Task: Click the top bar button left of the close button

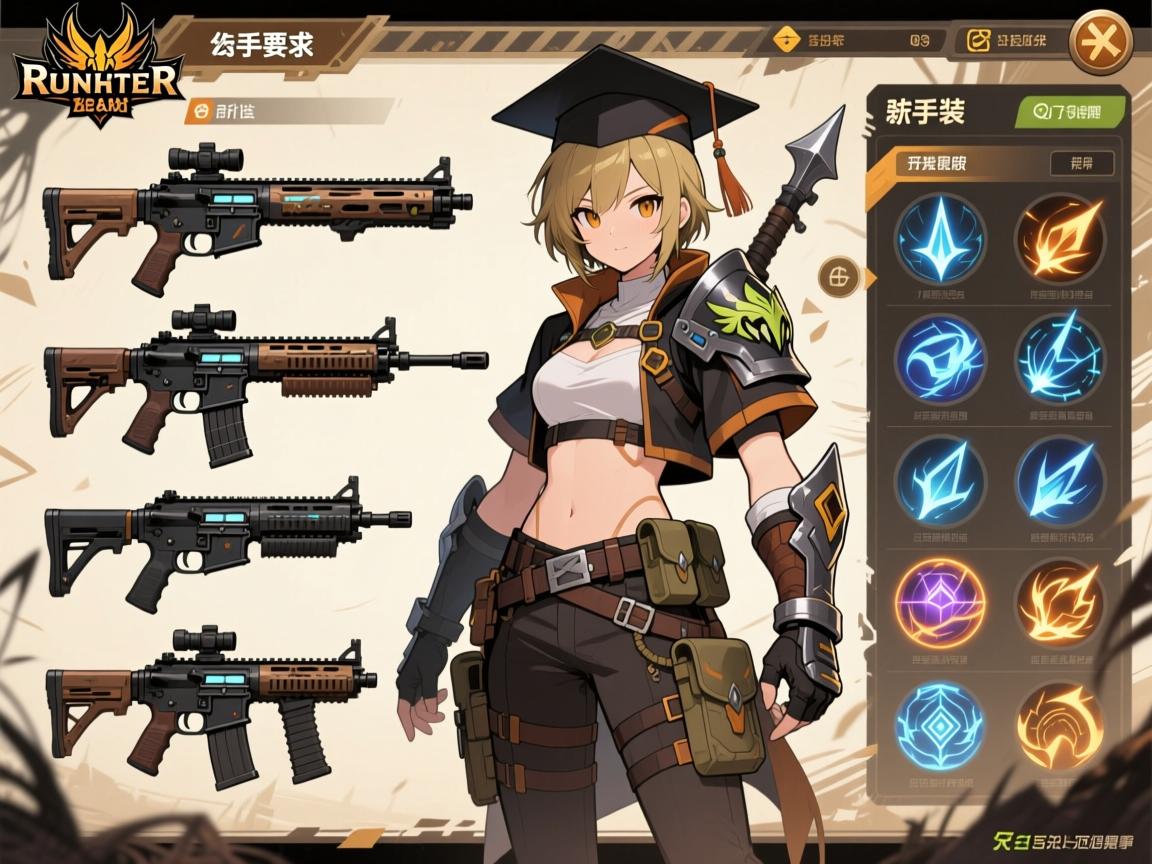Action: click(x=1008, y=41)
